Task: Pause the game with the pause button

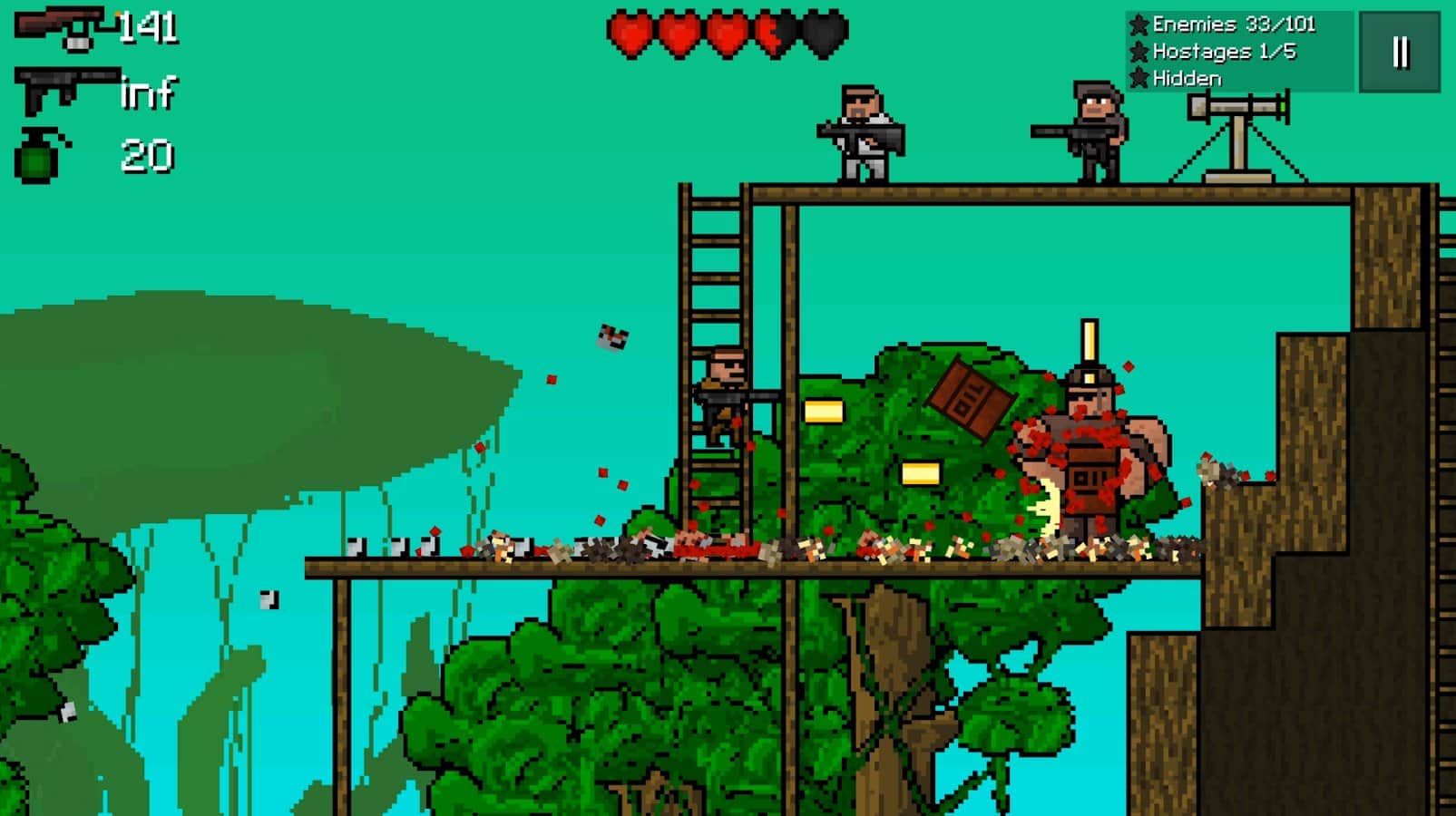Action: pos(1399,53)
